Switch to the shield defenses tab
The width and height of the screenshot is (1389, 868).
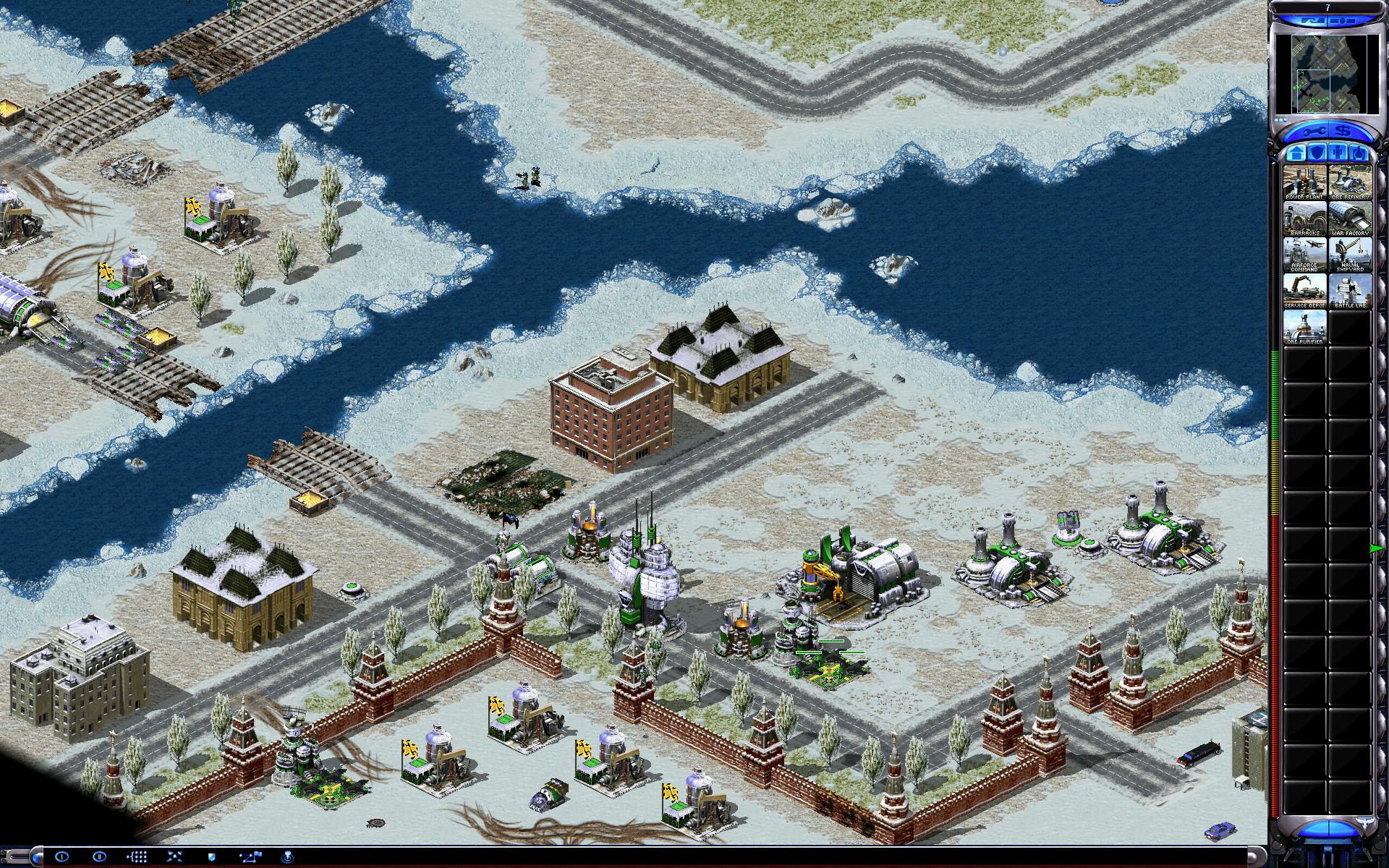(x=1315, y=153)
